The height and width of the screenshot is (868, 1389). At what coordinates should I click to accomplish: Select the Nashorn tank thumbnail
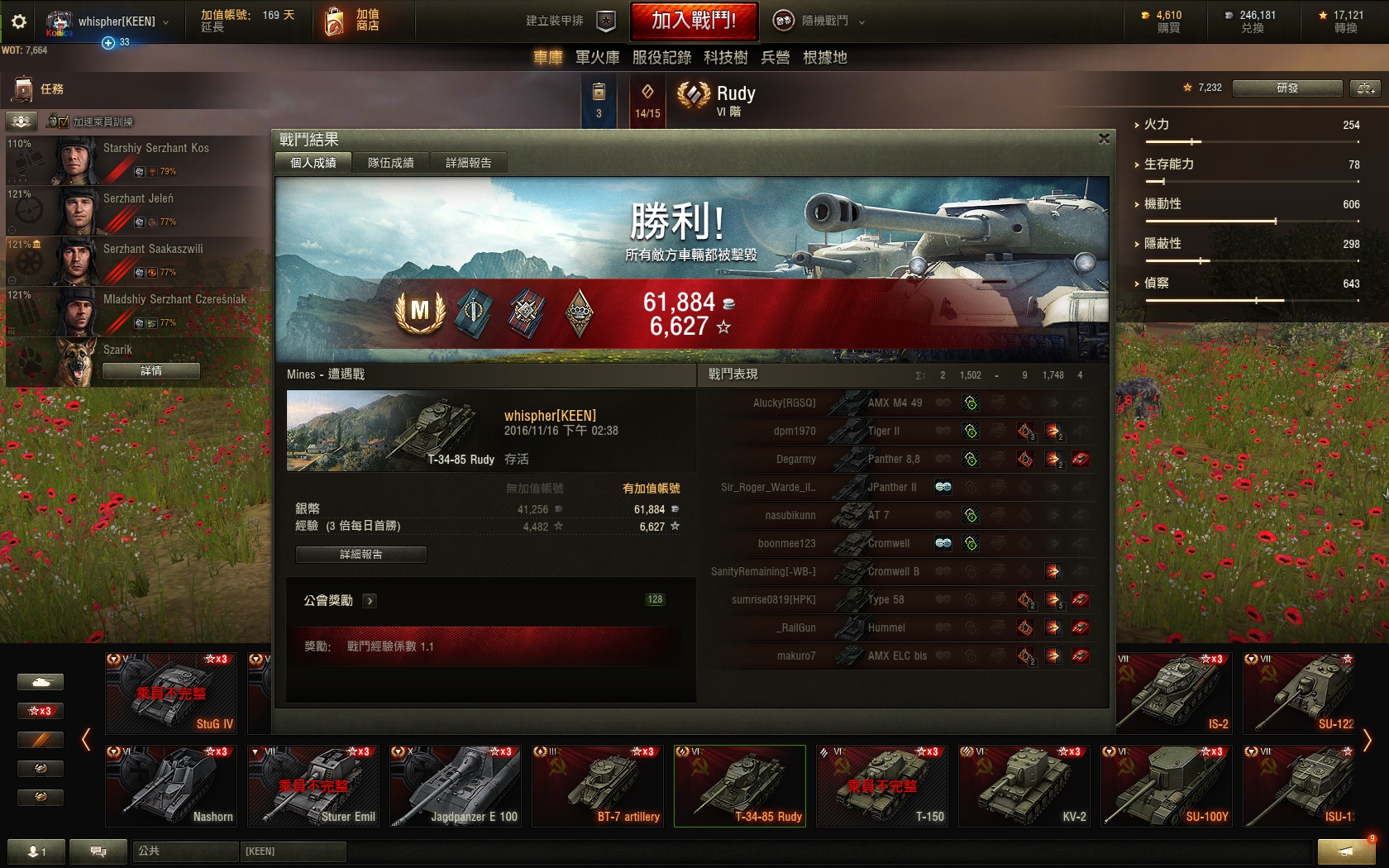tap(171, 785)
